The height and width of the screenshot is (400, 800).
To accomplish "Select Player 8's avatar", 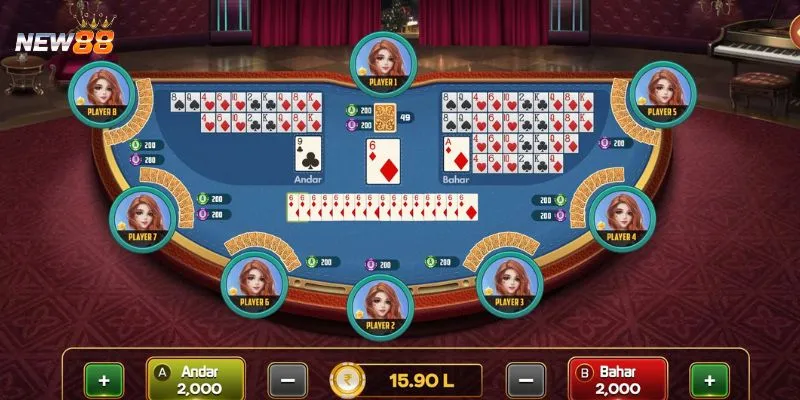I will point(102,92).
